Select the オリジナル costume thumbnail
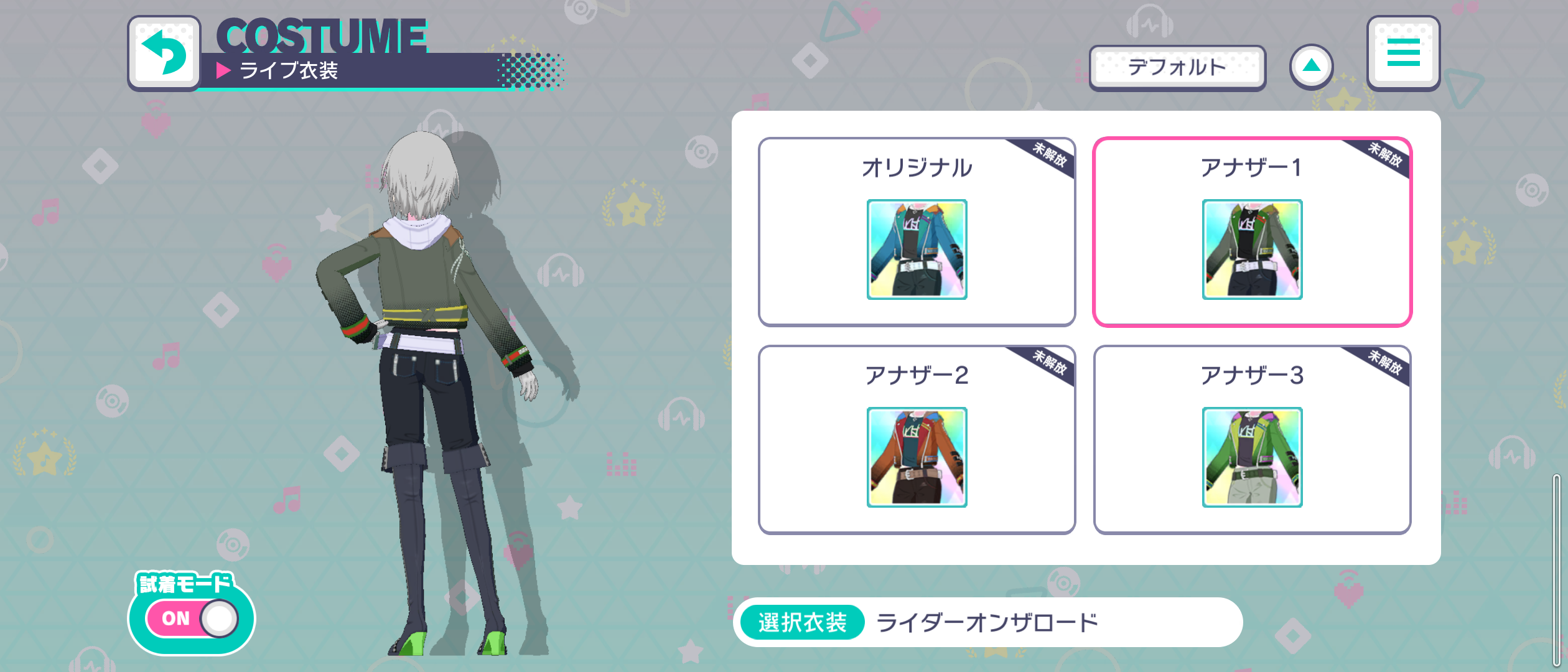 click(x=917, y=248)
